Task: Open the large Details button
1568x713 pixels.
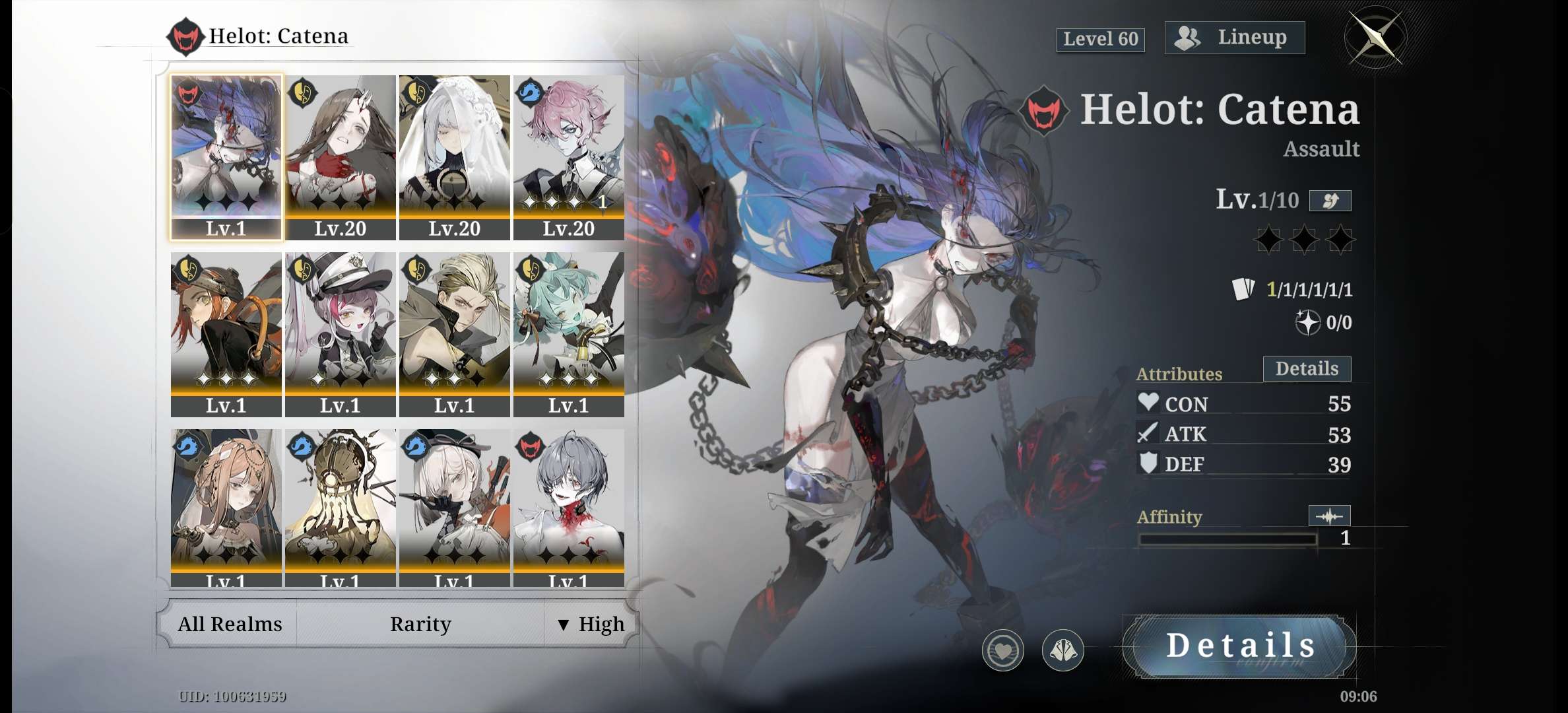Action: point(1239,646)
